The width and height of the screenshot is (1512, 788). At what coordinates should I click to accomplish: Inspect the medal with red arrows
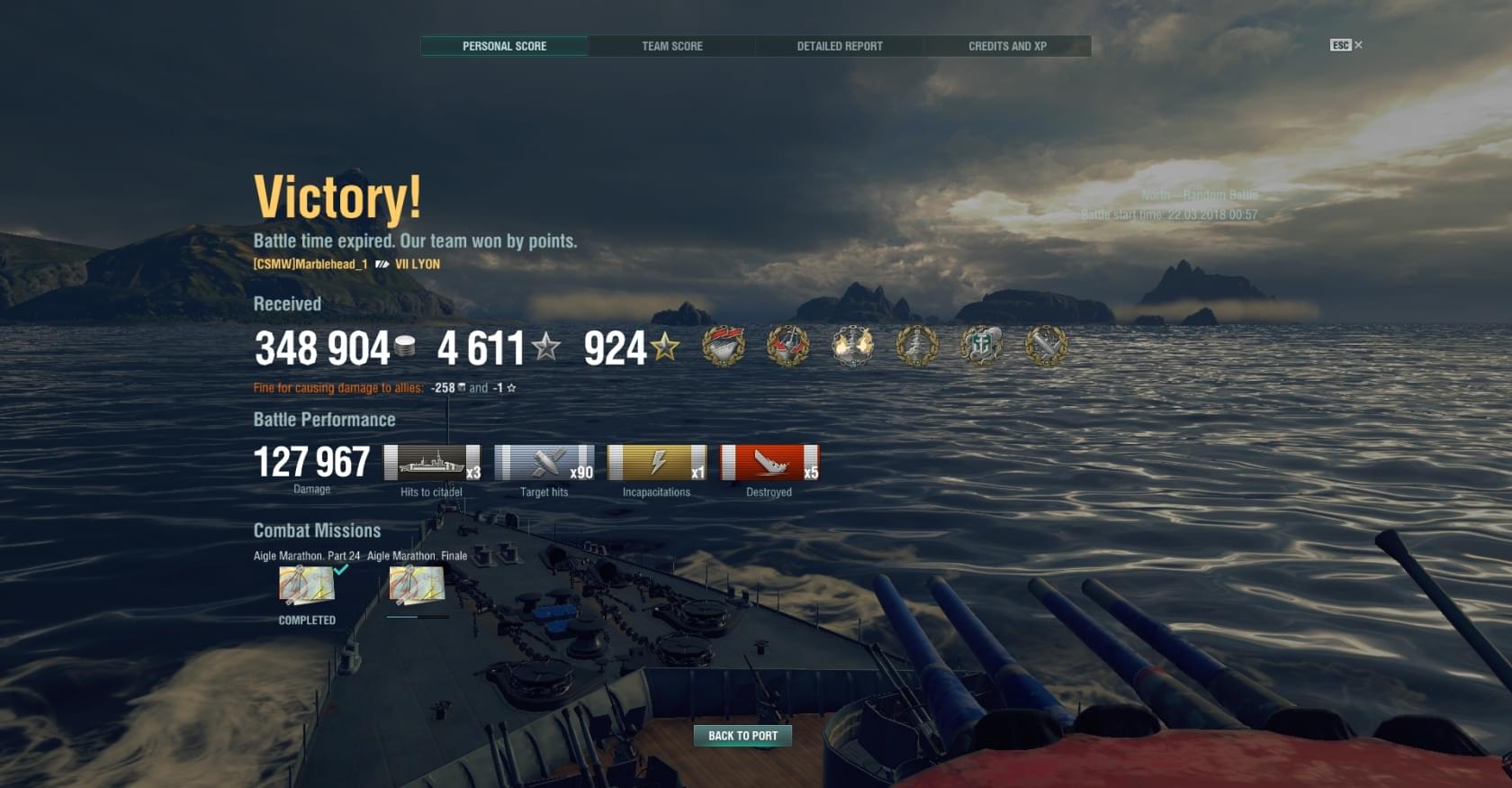(787, 346)
